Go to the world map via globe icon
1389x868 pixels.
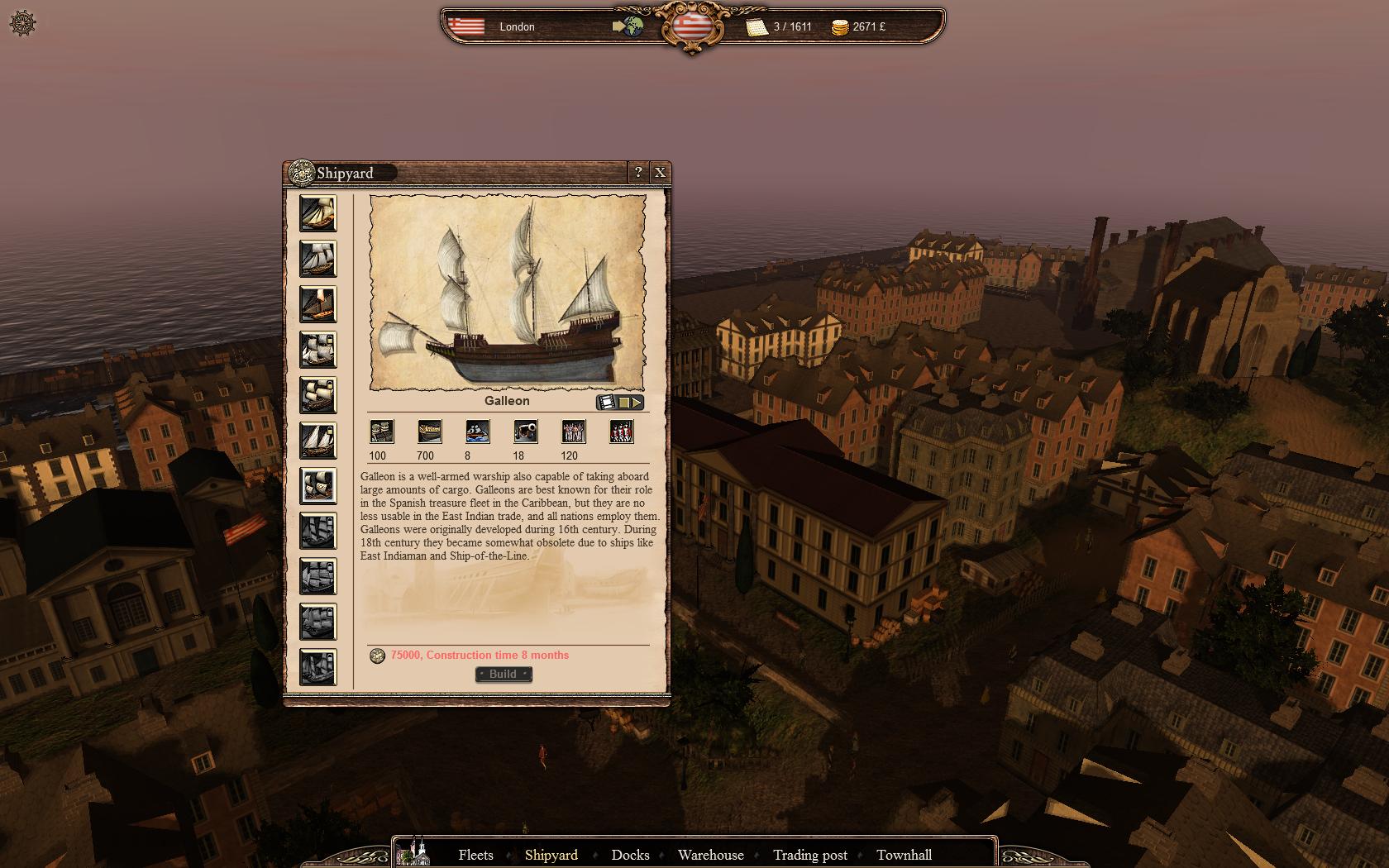click(630, 26)
